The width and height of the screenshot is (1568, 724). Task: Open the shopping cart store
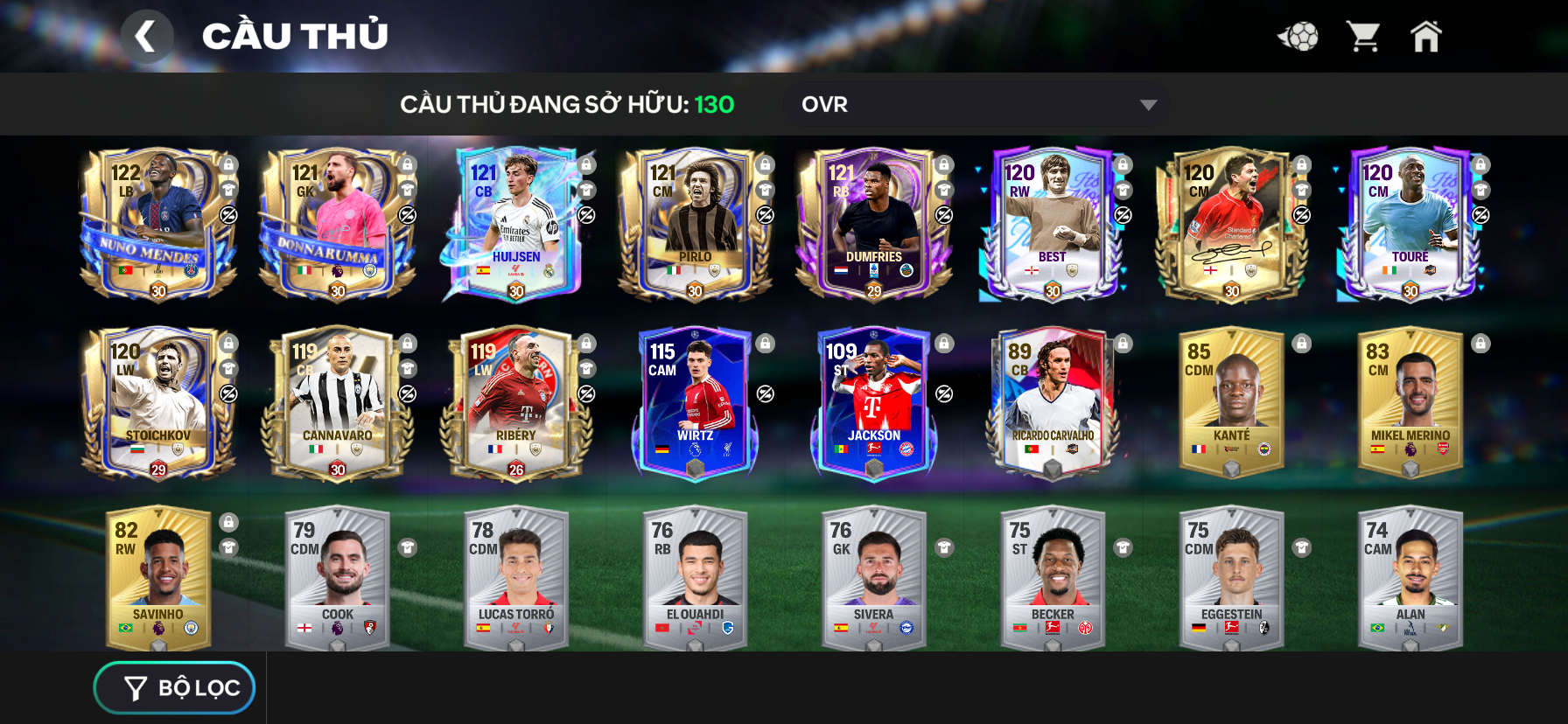pyautogui.click(x=1363, y=37)
